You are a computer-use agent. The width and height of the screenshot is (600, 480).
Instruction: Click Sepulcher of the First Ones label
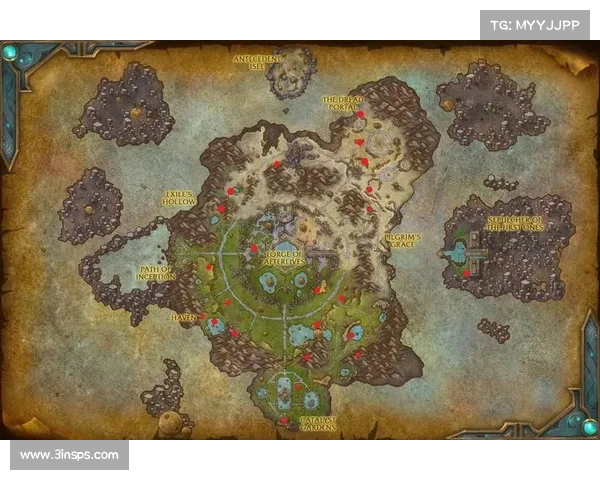pos(516,223)
